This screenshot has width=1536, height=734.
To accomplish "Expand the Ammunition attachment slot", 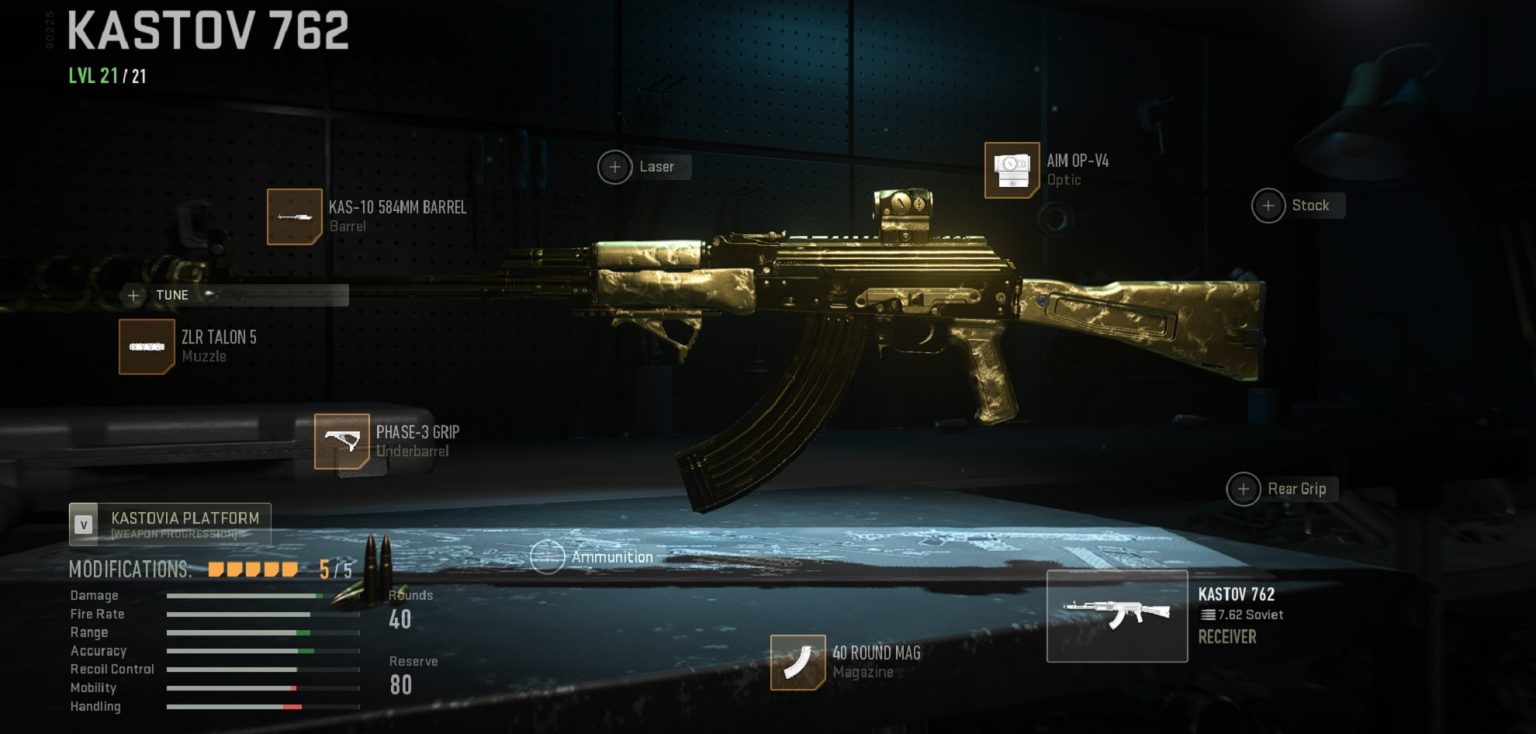I will click(548, 557).
